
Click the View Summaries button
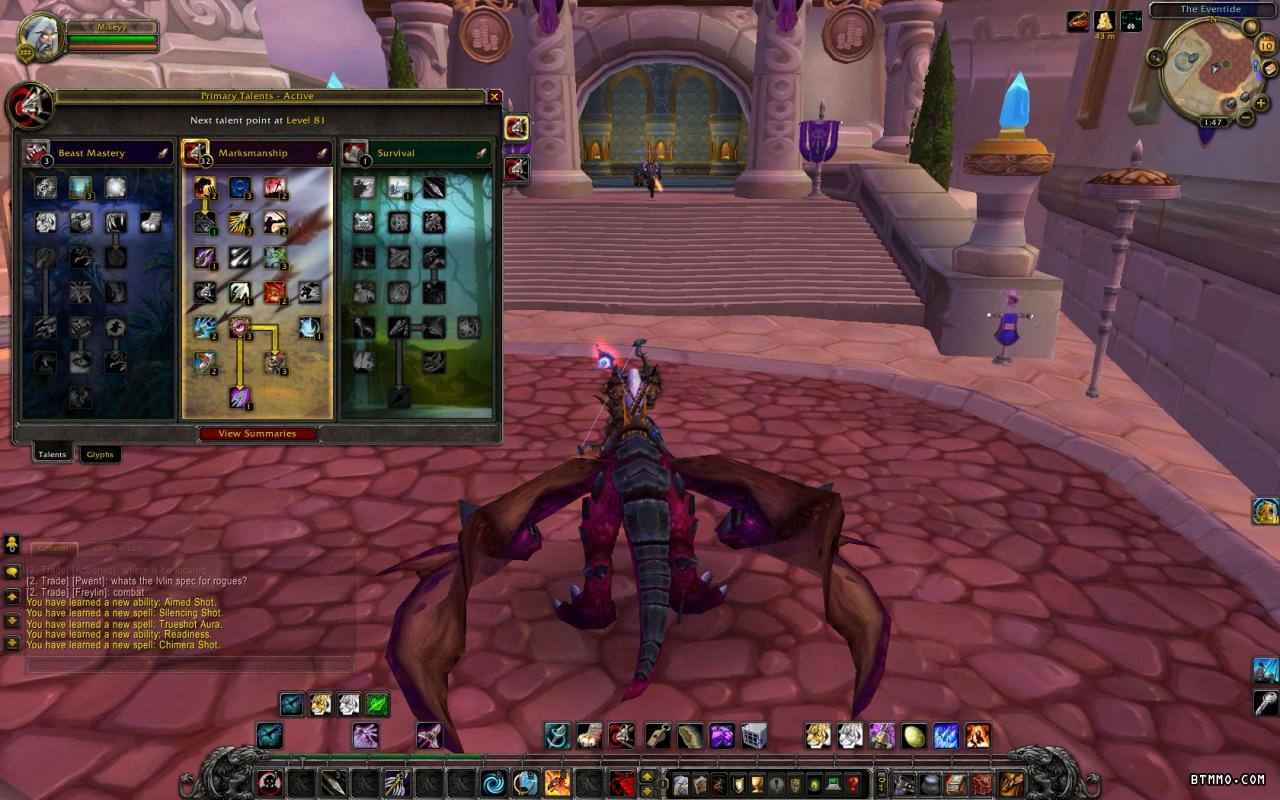tap(258, 434)
